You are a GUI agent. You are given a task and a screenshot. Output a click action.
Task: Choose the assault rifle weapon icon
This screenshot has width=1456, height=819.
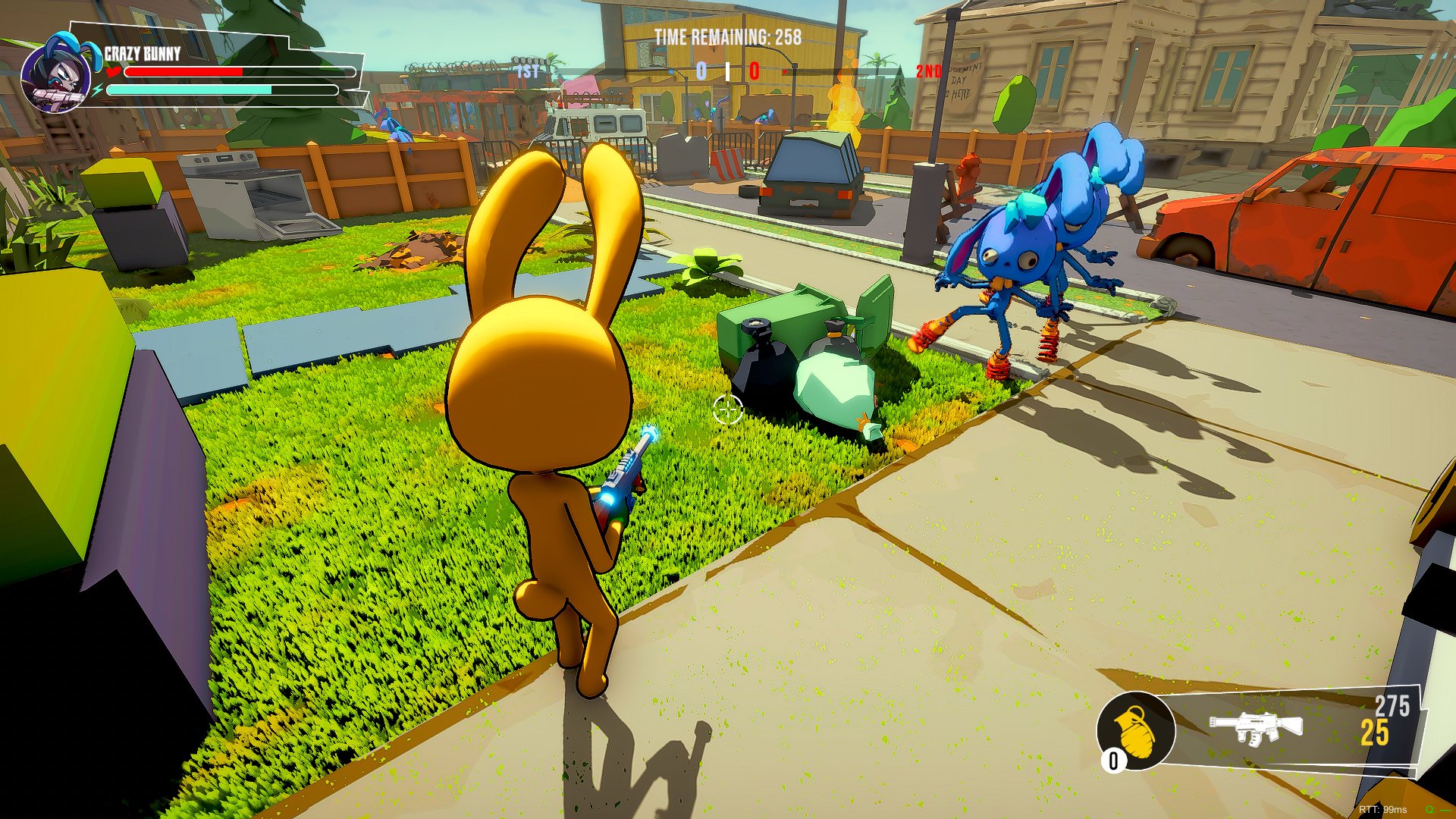[x=1255, y=727]
